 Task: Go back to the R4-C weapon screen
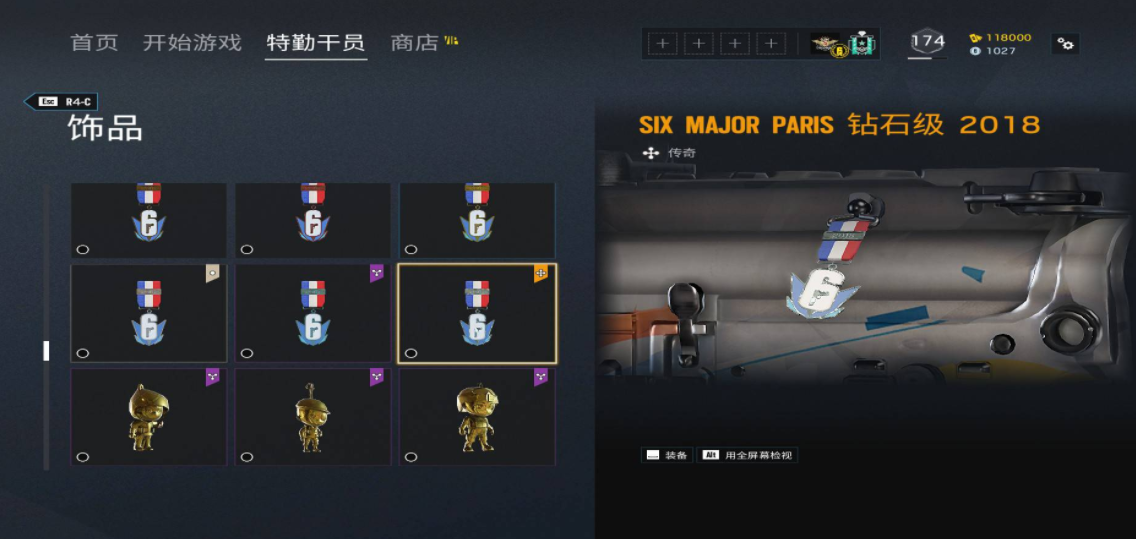[x=61, y=101]
